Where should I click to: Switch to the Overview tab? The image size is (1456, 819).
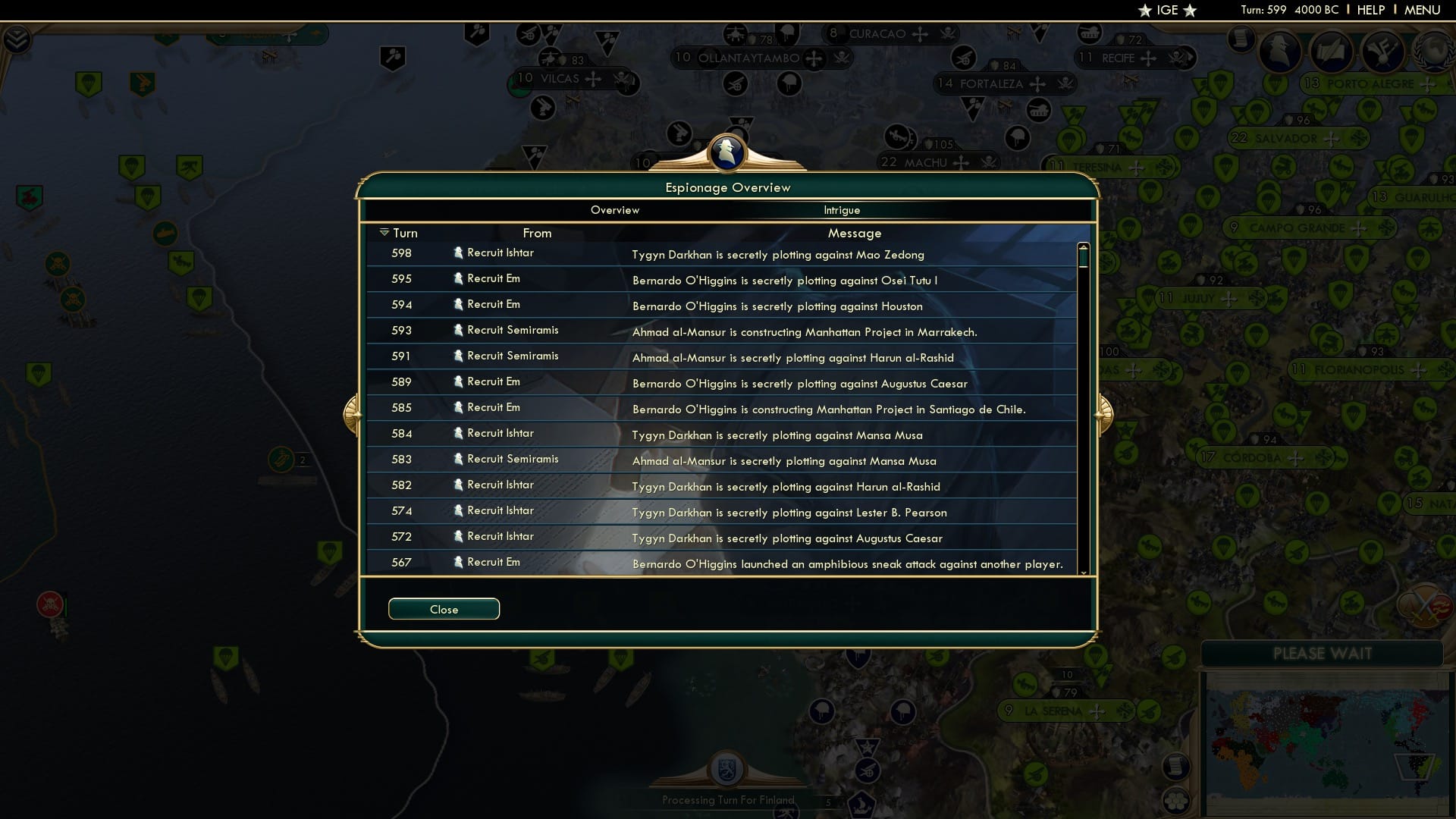[x=615, y=210]
